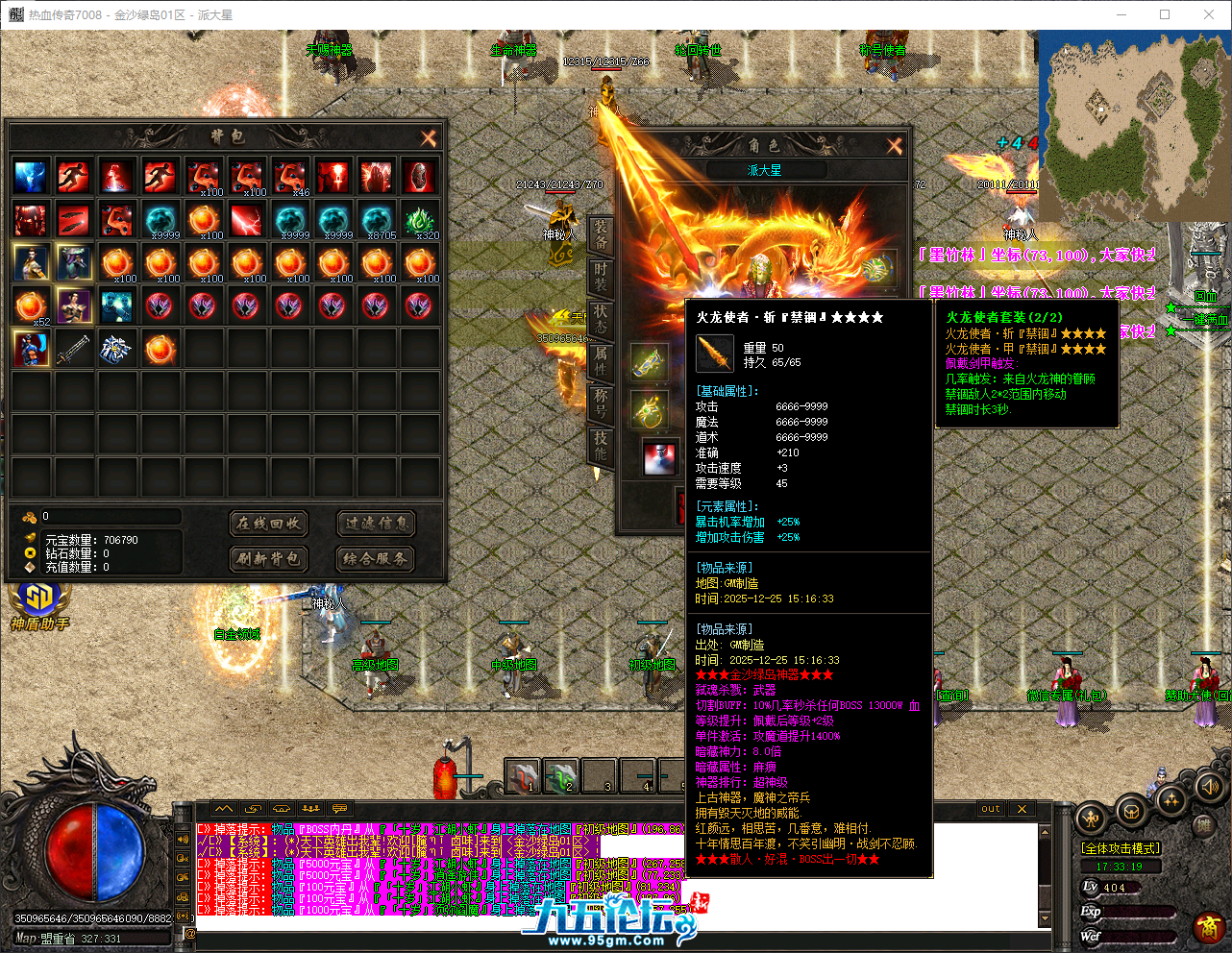Click the sparkle skill icon in the bottom-right row

pyautogui.click(x=1170, y=799)
